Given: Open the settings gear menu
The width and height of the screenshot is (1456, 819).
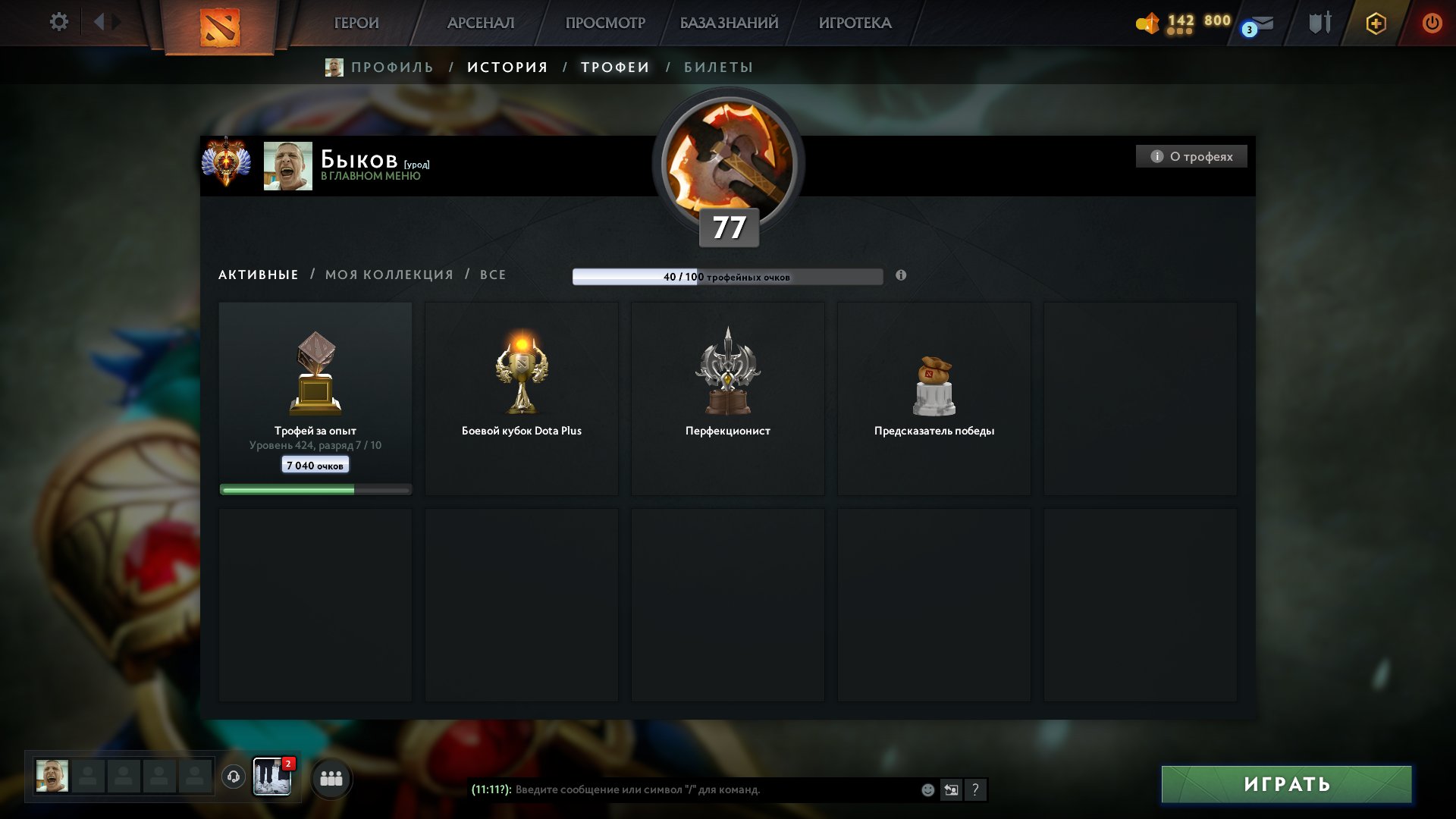Looking at the screenshot, I should click(58, 22).
